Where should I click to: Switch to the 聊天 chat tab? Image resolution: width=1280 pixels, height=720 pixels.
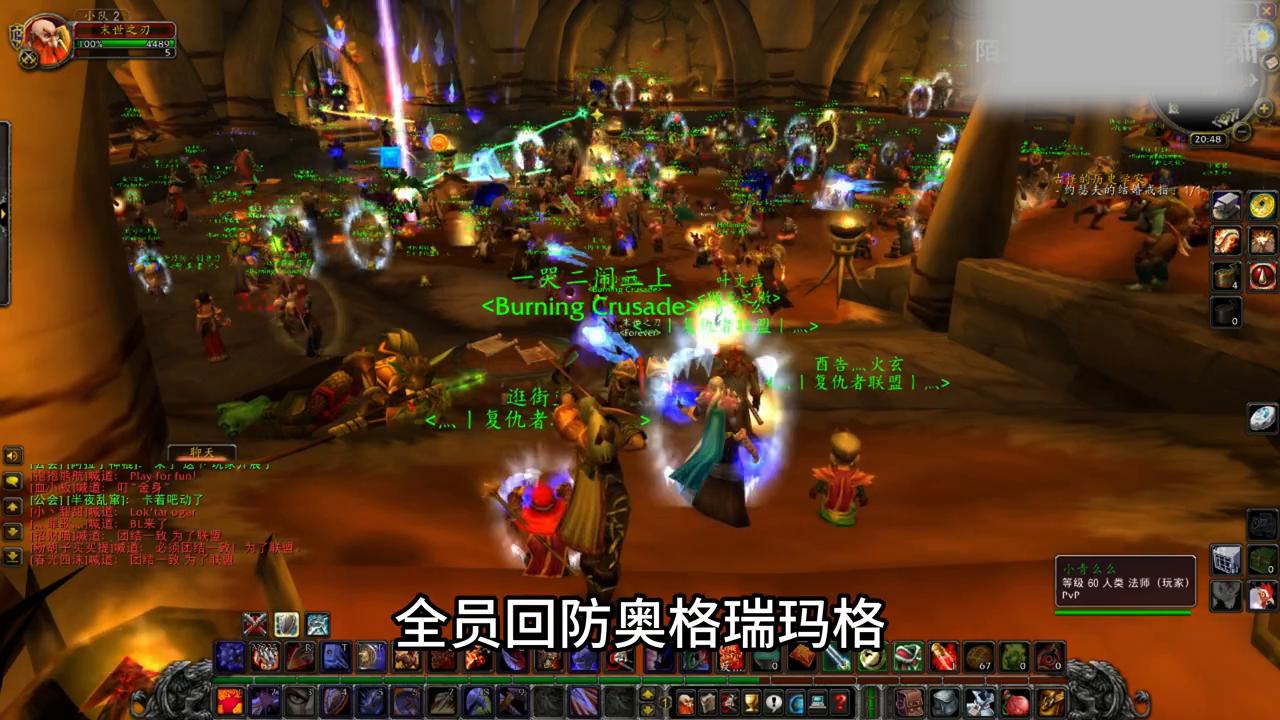202,452
